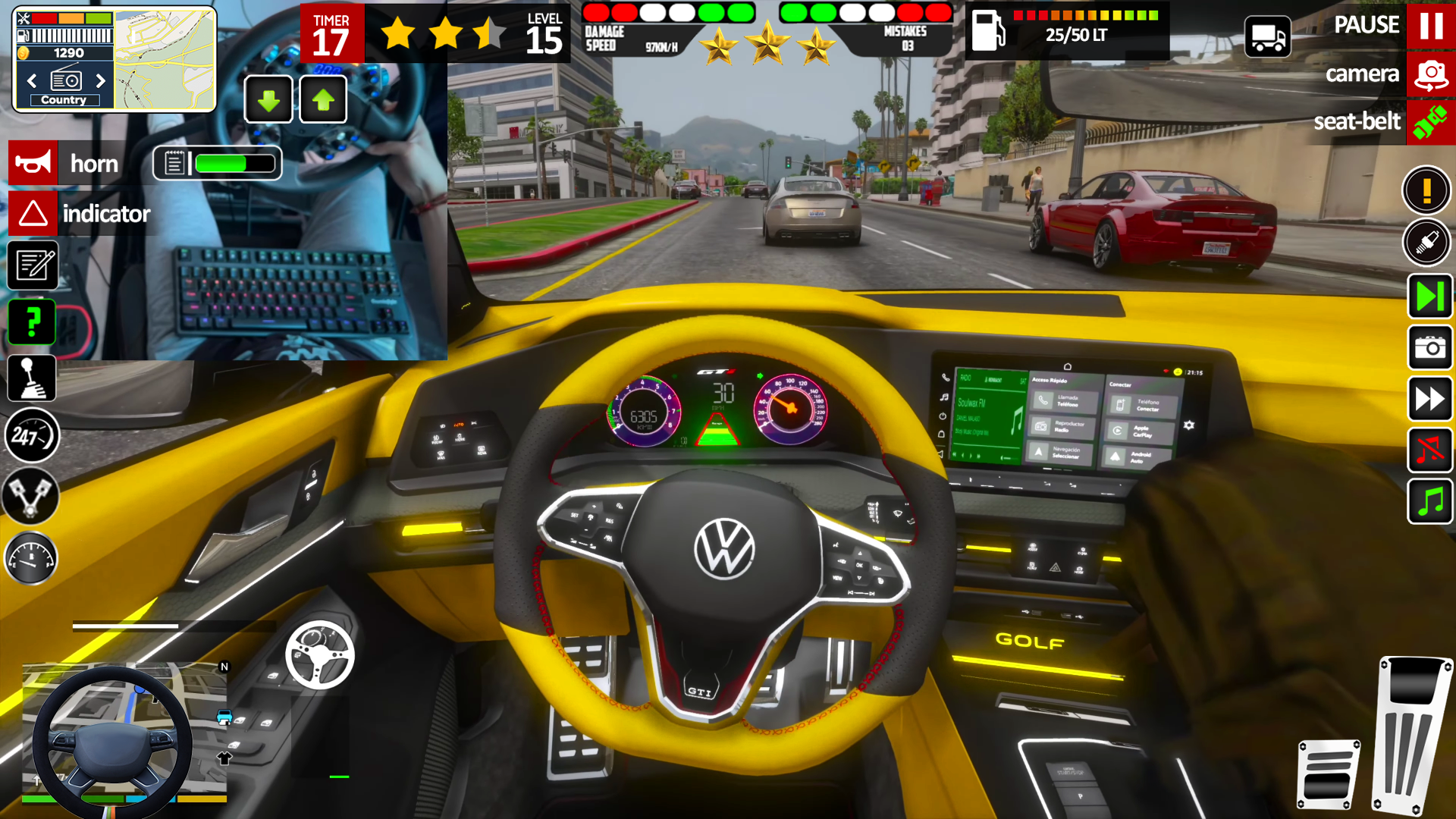The image size is (1456, 819).
Task: Shift up with the green arrow button
Action: coord(323,98)
